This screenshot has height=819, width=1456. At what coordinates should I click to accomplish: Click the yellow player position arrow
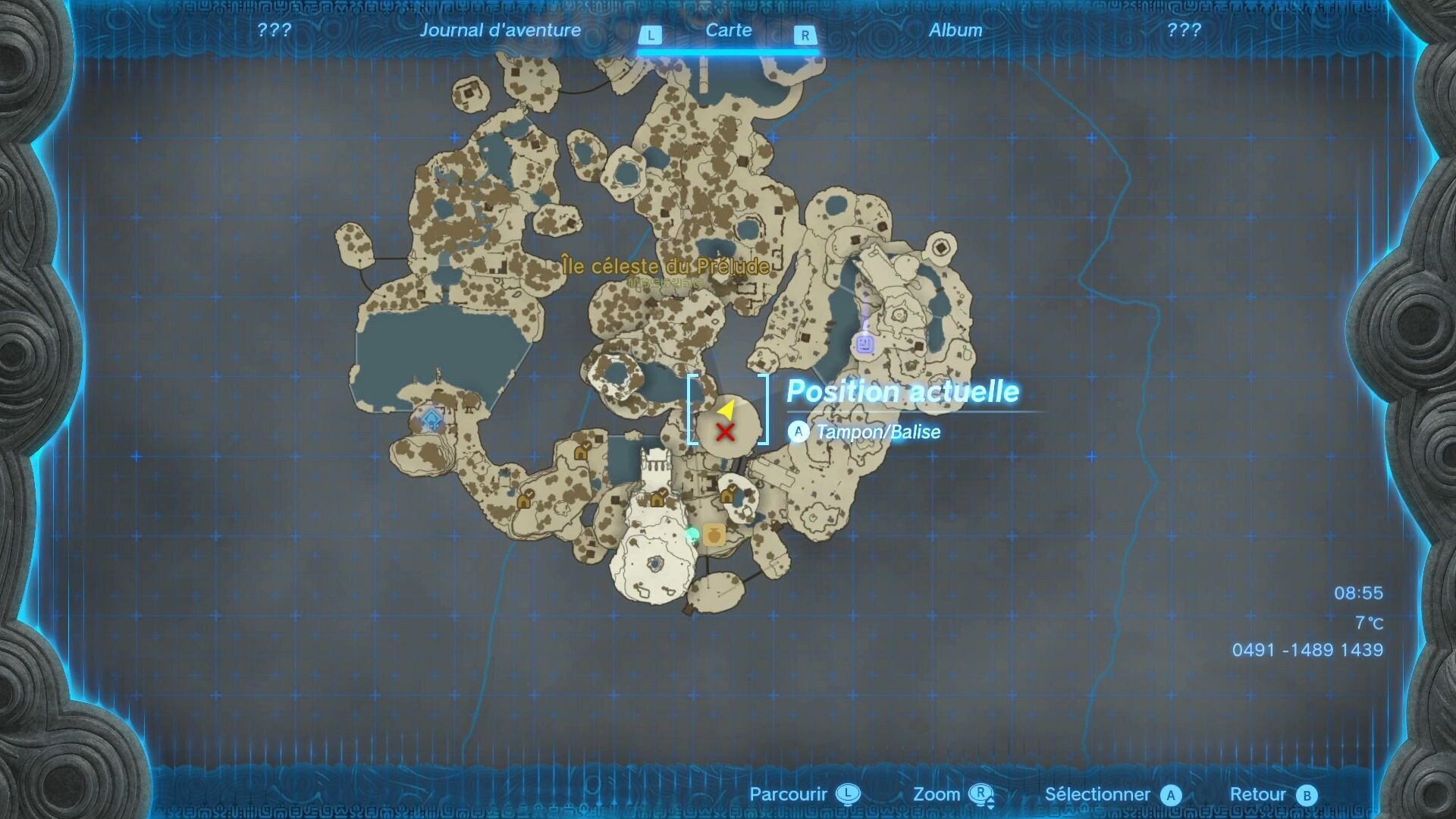pyautogui.click(x=726, y=410)
